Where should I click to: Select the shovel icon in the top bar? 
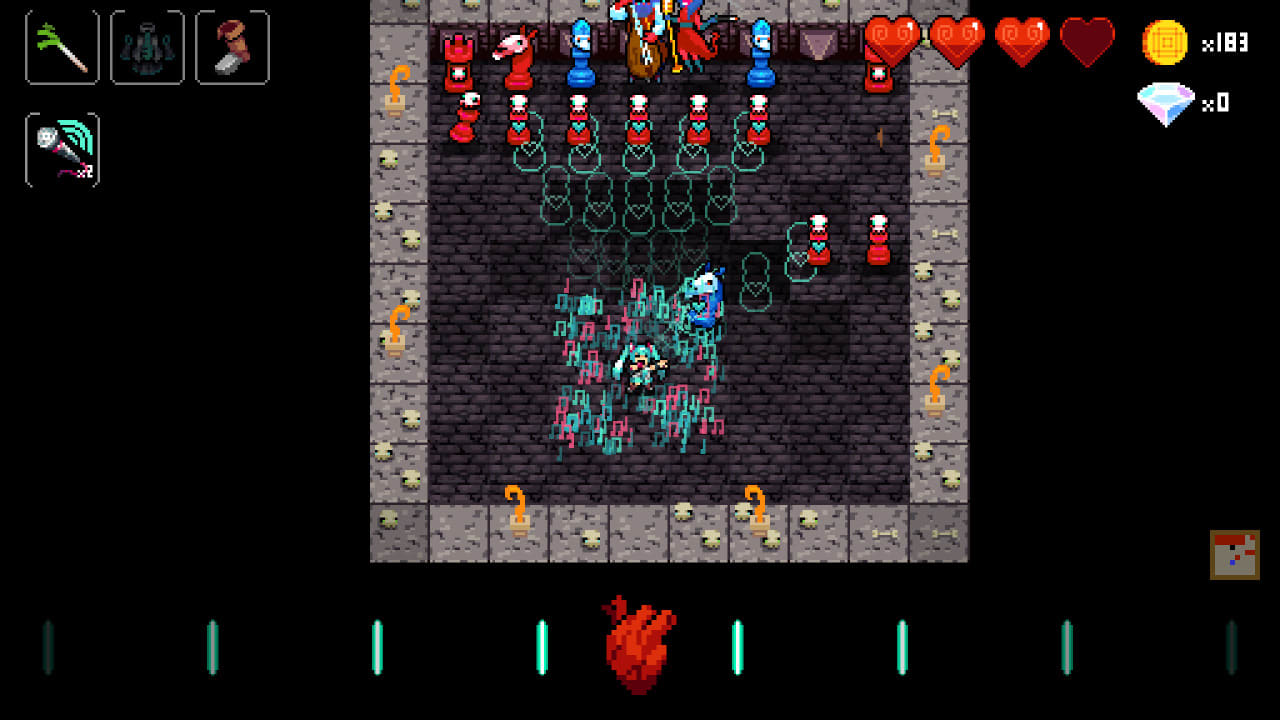232,46
